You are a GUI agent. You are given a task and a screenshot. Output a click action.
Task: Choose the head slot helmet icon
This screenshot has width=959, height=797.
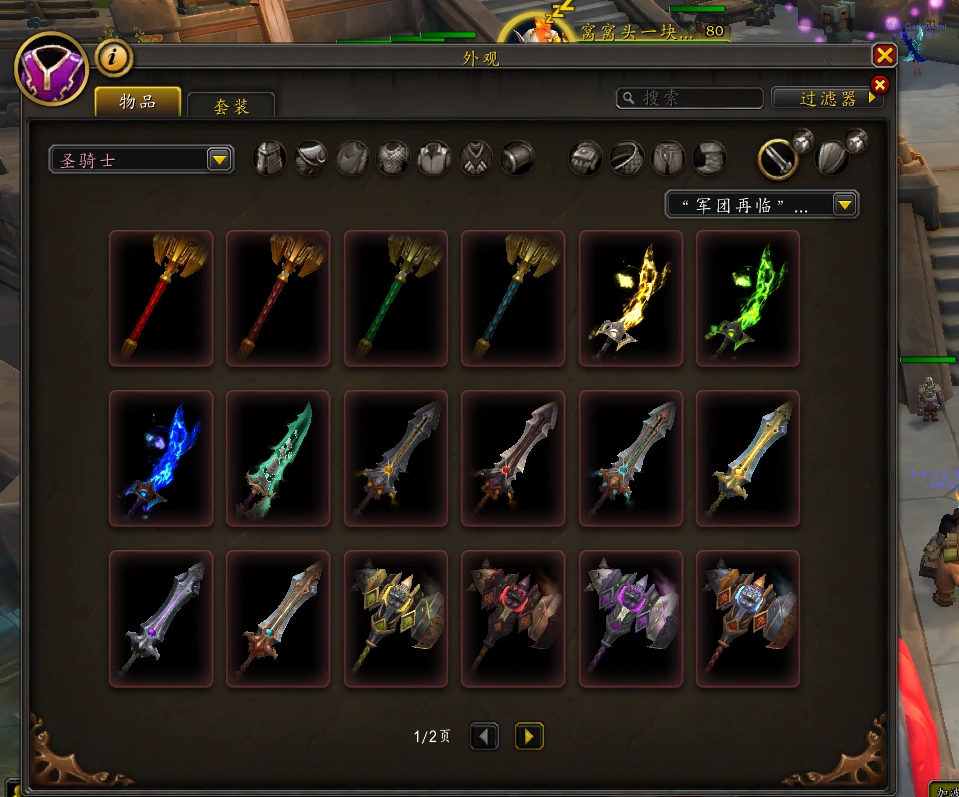pyautogui.click(x=270, y=158)
